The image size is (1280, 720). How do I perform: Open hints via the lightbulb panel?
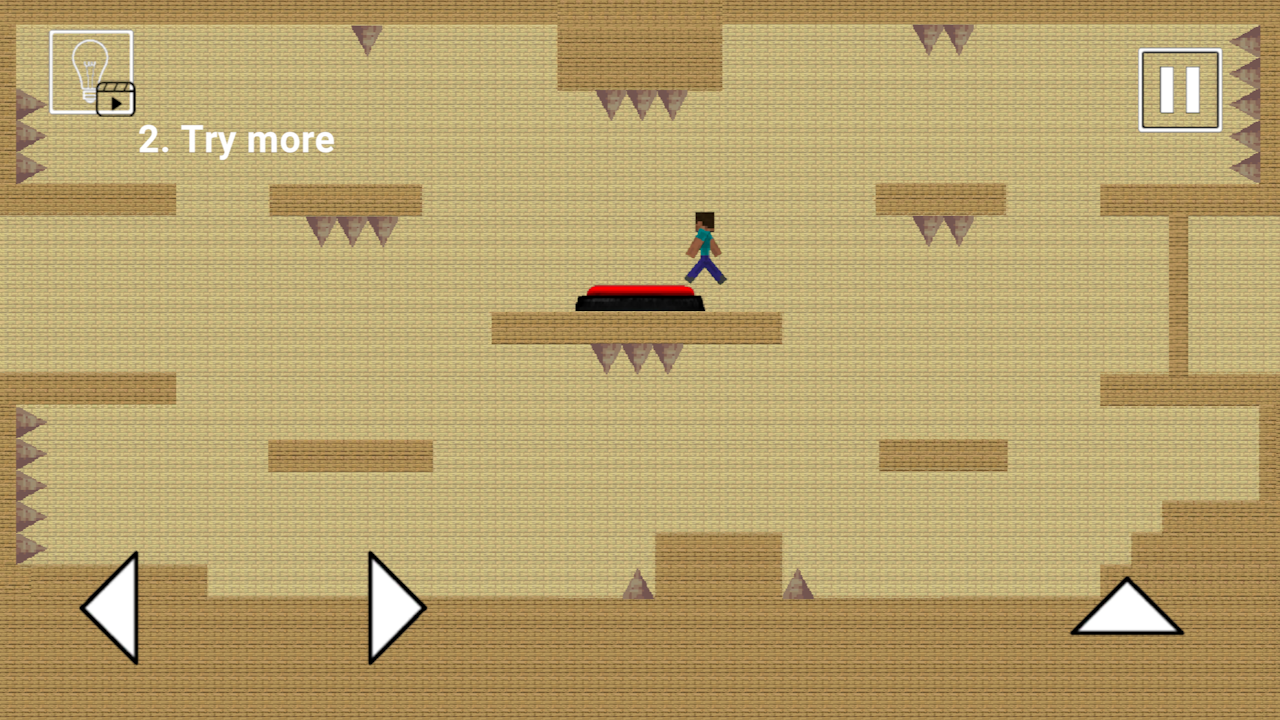tap(90, 70)
